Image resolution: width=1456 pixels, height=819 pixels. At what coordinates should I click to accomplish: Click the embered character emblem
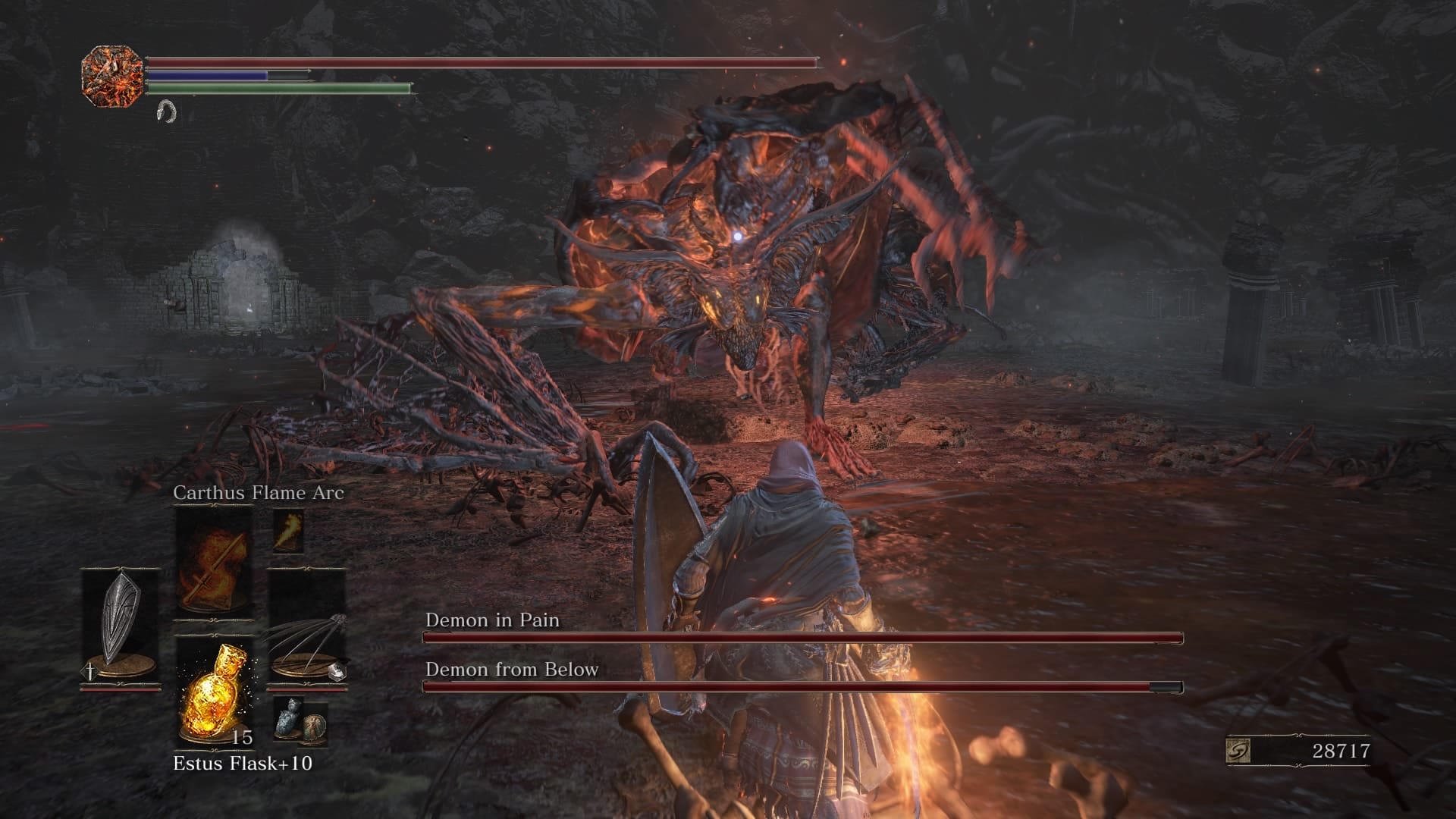coord(112,72)
